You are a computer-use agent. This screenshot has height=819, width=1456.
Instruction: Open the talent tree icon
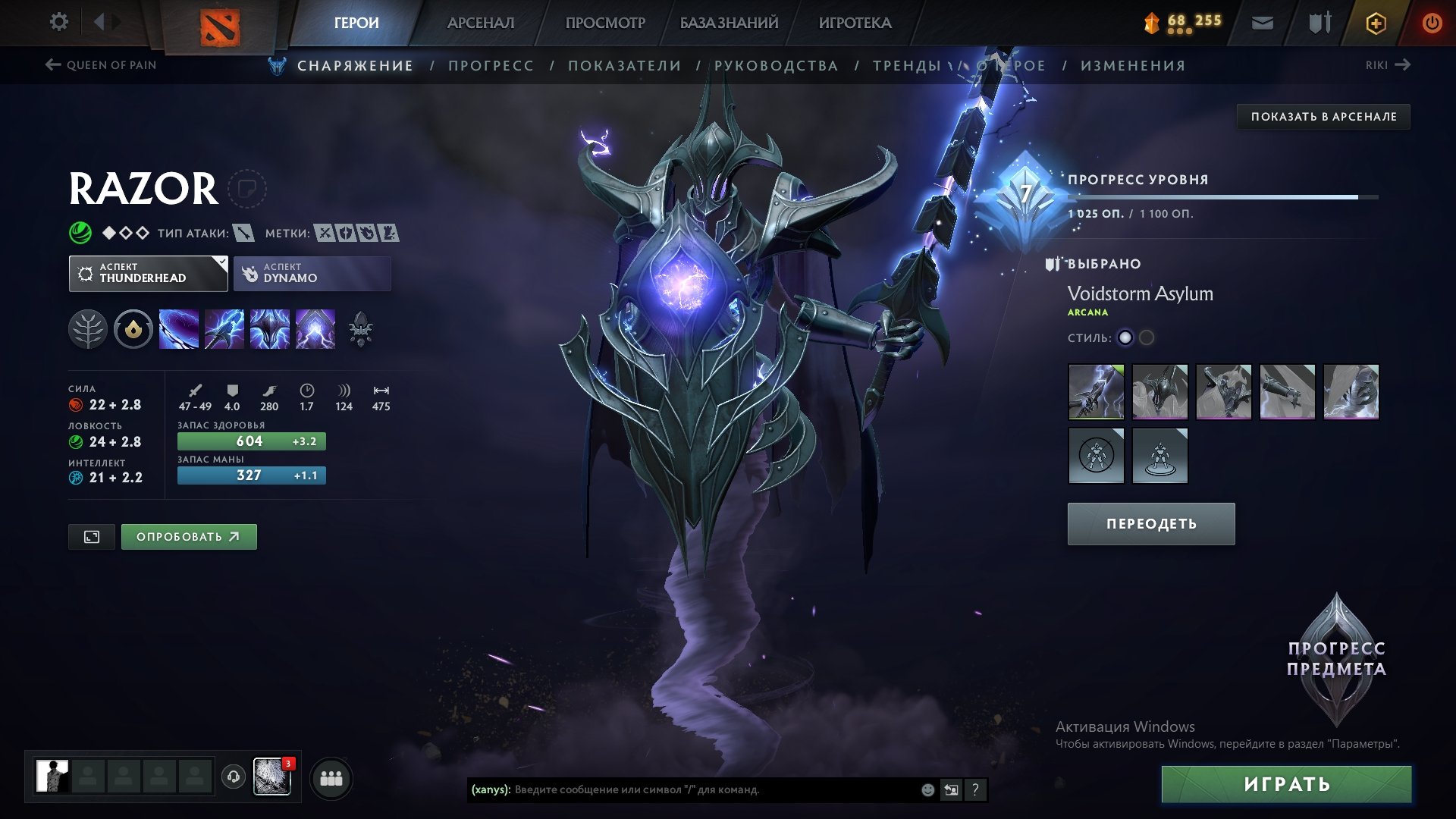coord(89,329)
